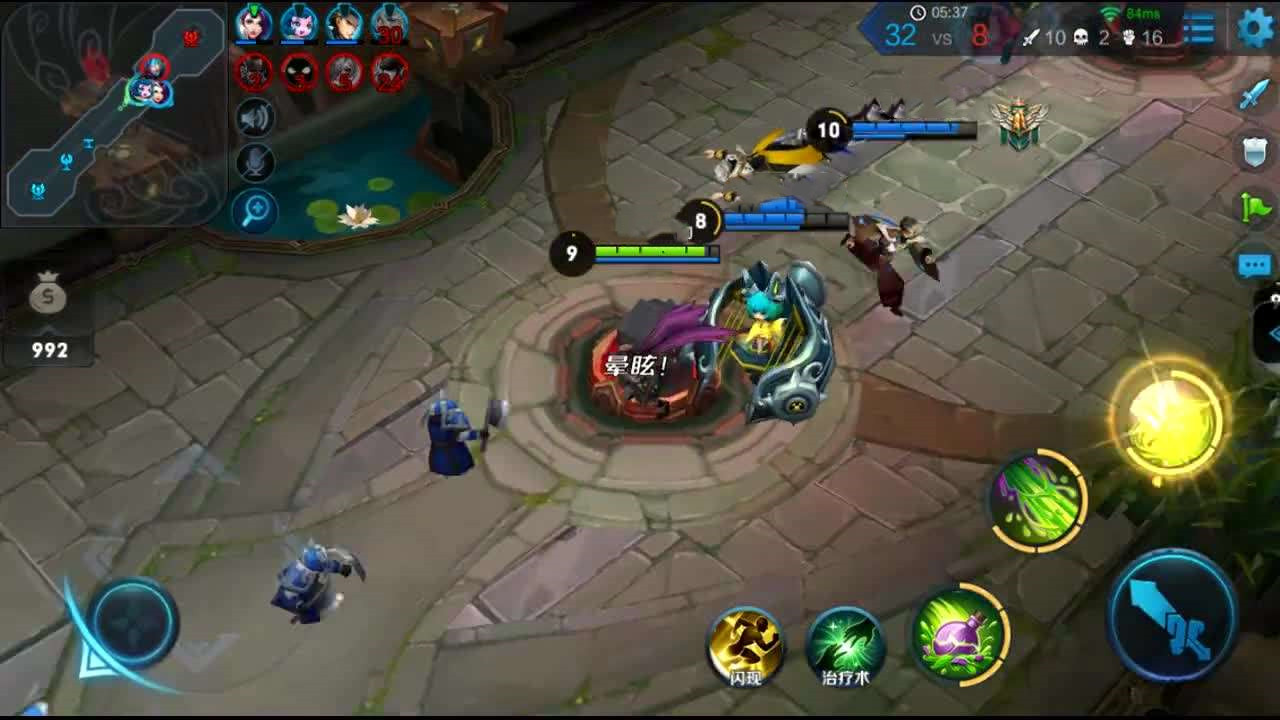Image resolution: width=1280 pixels, height=720 pixels.
Task: Open the quick chat message bubble
Action: [1254, 264]
